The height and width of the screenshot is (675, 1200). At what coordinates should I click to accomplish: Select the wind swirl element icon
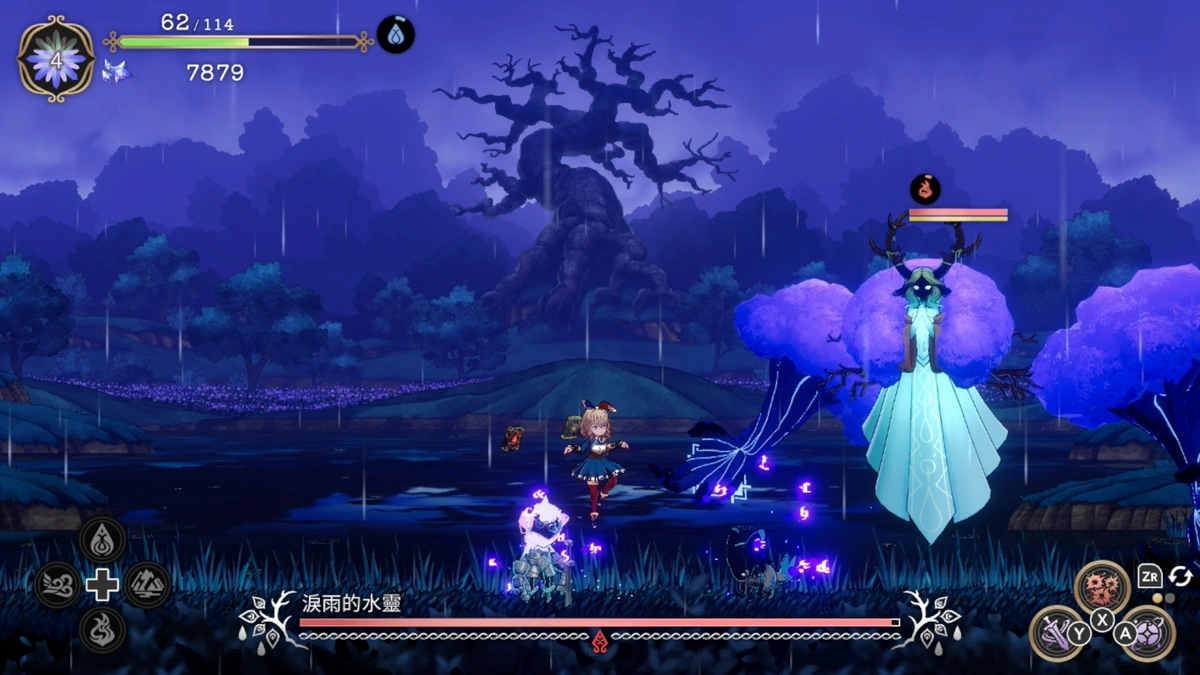[x=57, y=585]
